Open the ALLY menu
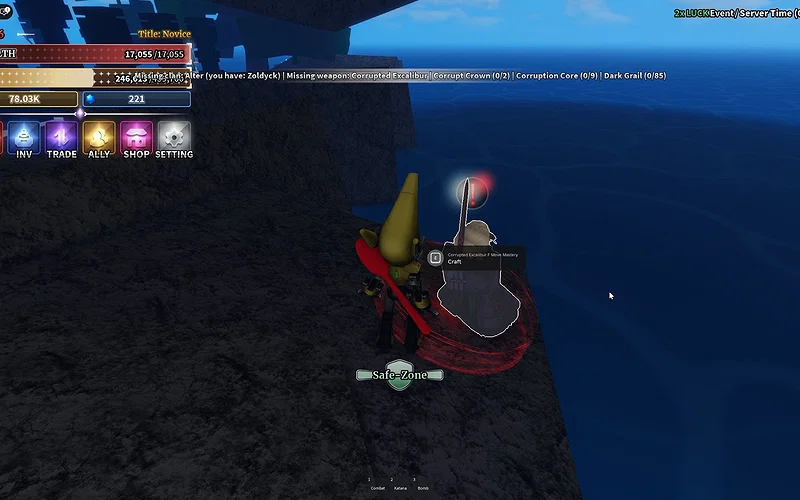The width and height of the screenshot is (800, 500). 99,138
